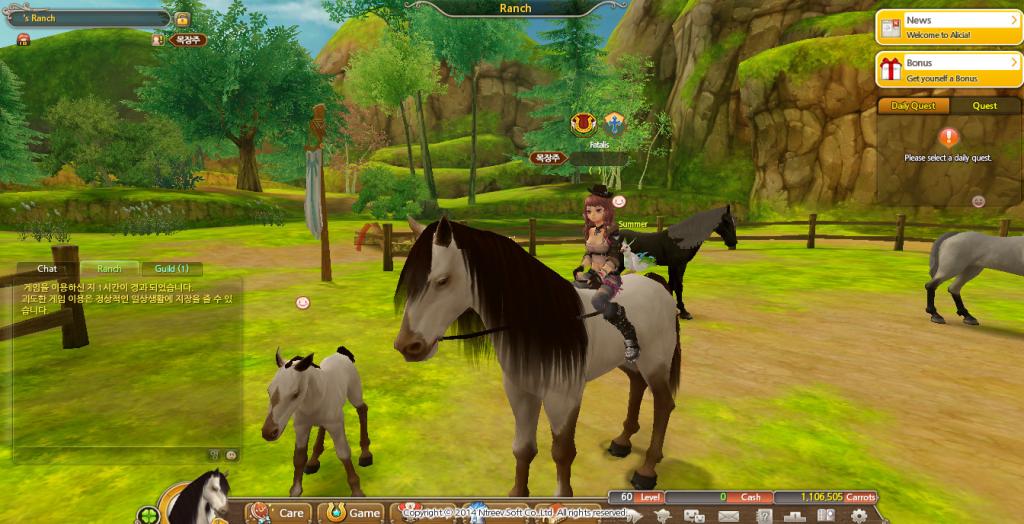The image size is (1024, 524).
Task: Open the Care menu
Action: [278, 513]
